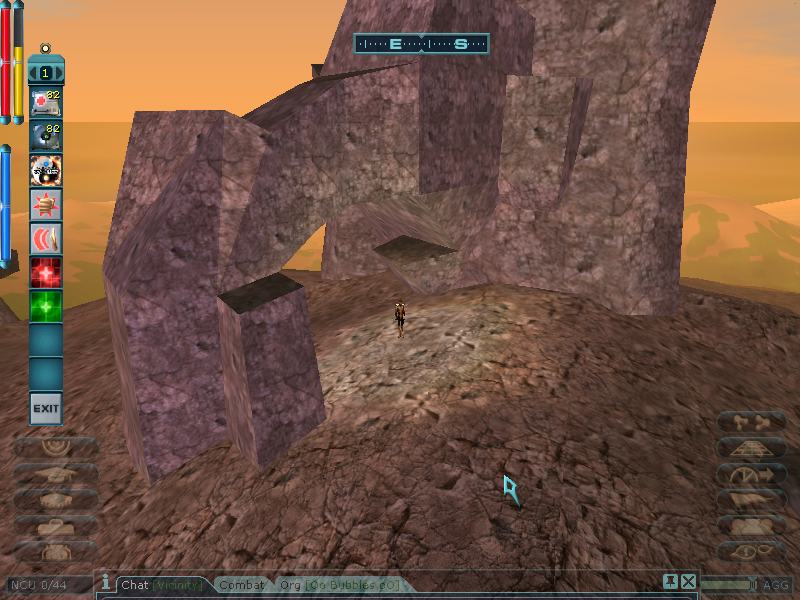This screenshot has height=600, width=800.
Task: Use the red cross medkit shortcut
Action: [46, 102]
